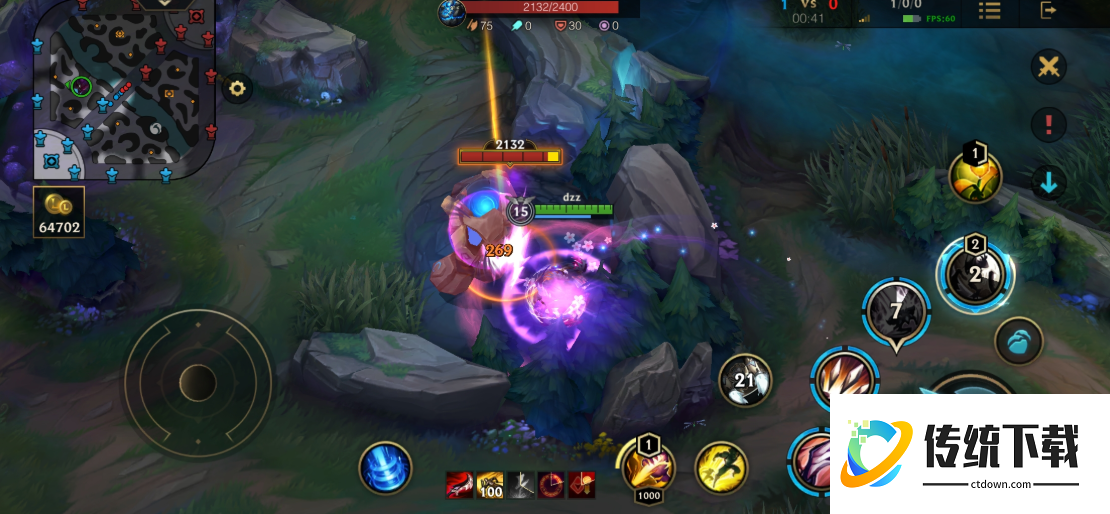
Task: Trigger the ability with level badge 2
Action: tap(975, 272)
